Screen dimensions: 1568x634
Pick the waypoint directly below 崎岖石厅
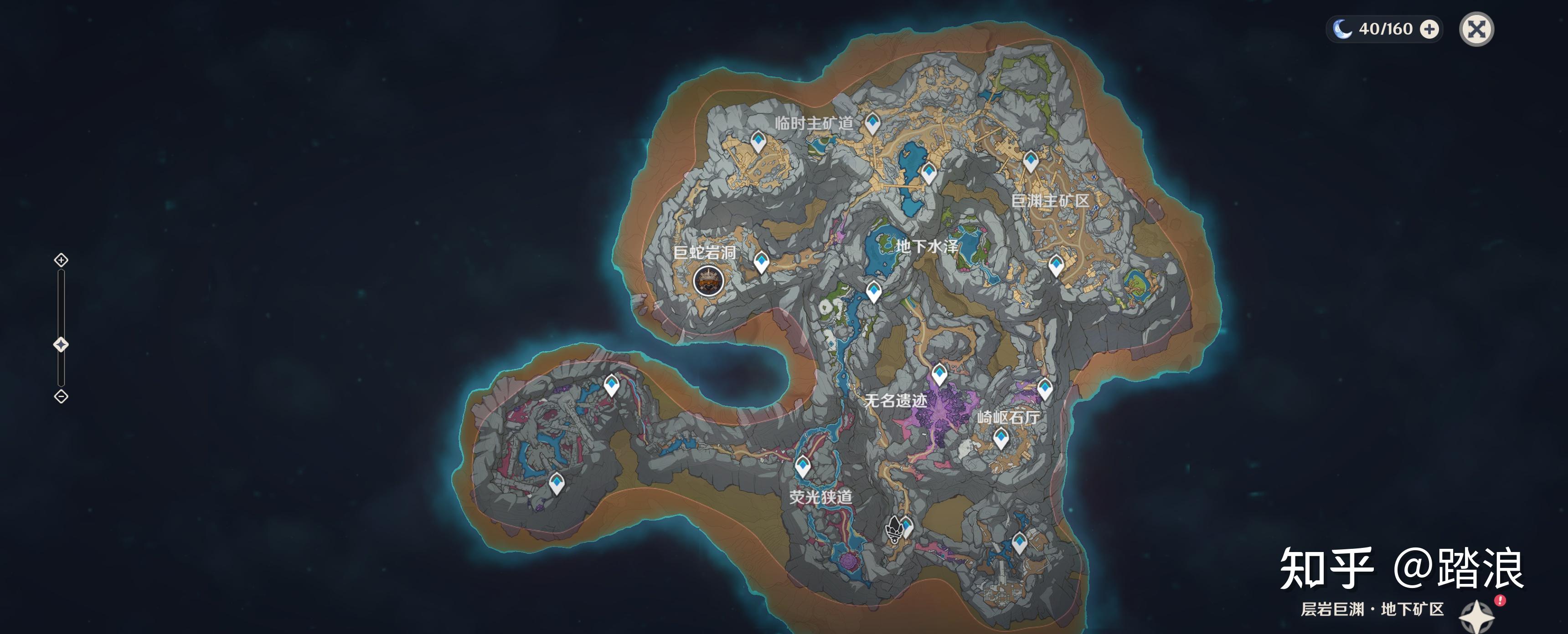1001,438
